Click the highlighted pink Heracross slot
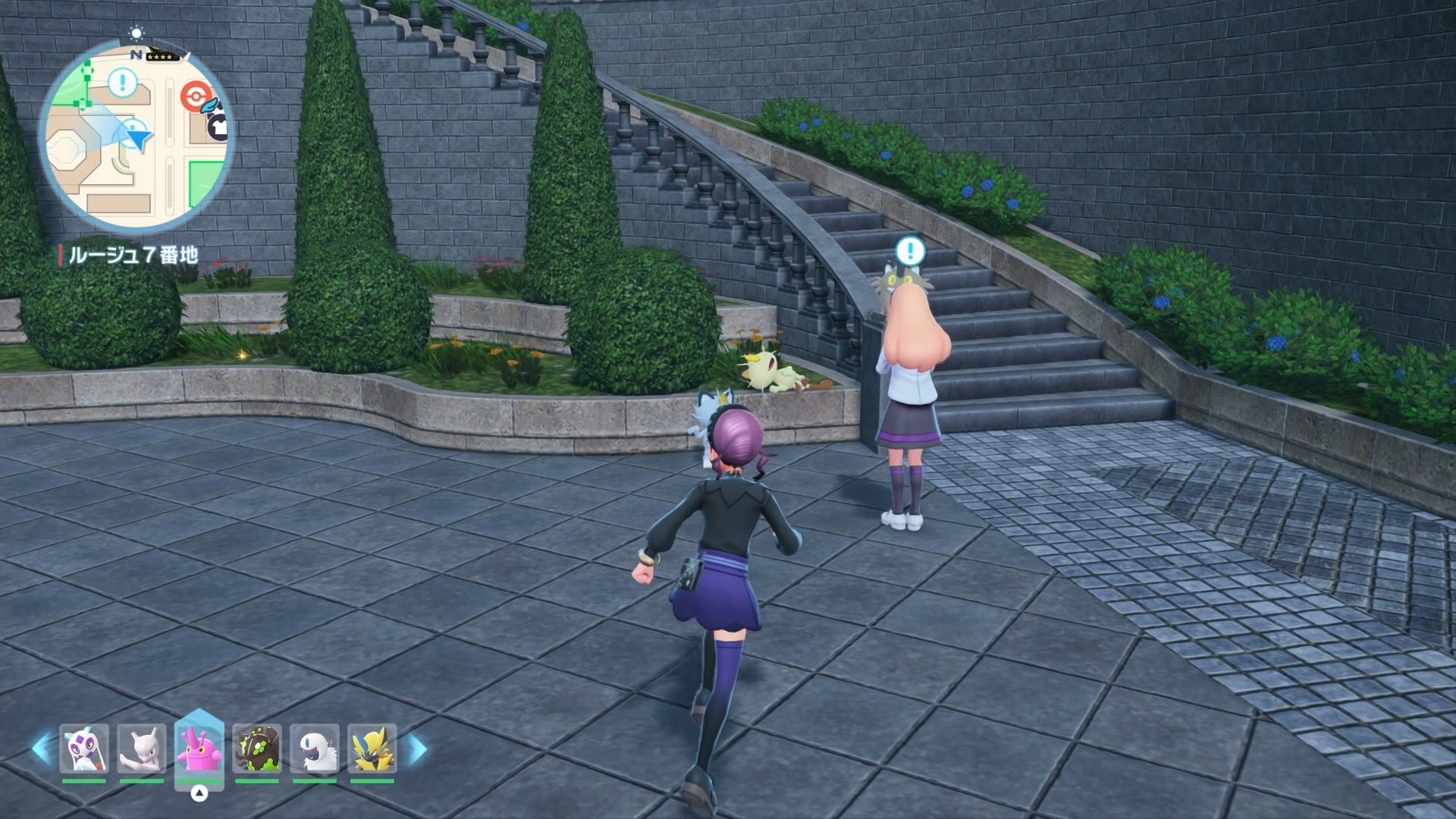Viewport: 1456px width, 819px height. [x=199, y=748]
